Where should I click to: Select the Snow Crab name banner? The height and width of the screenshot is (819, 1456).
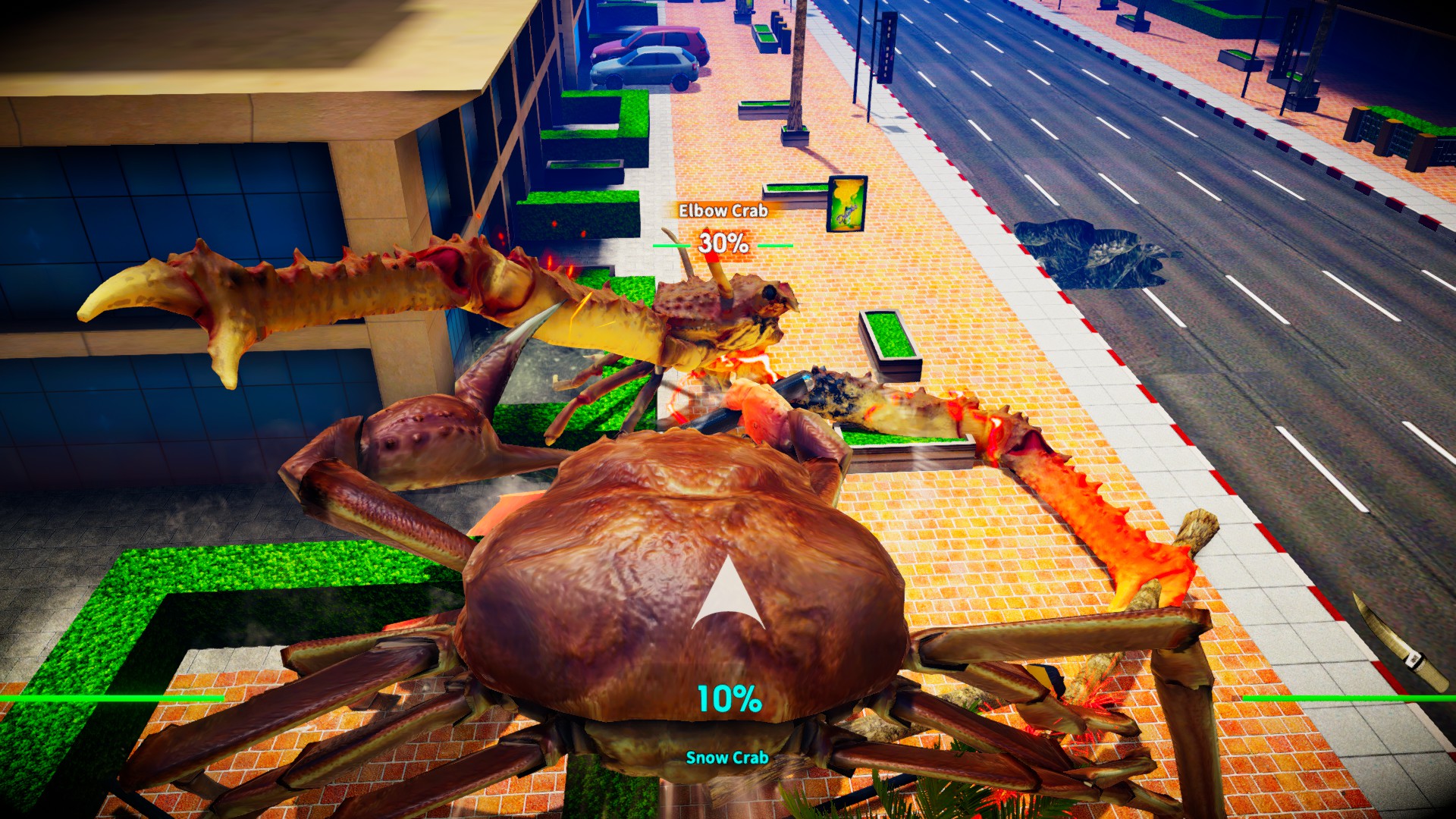pyautogui.click(x=728, y=757)
